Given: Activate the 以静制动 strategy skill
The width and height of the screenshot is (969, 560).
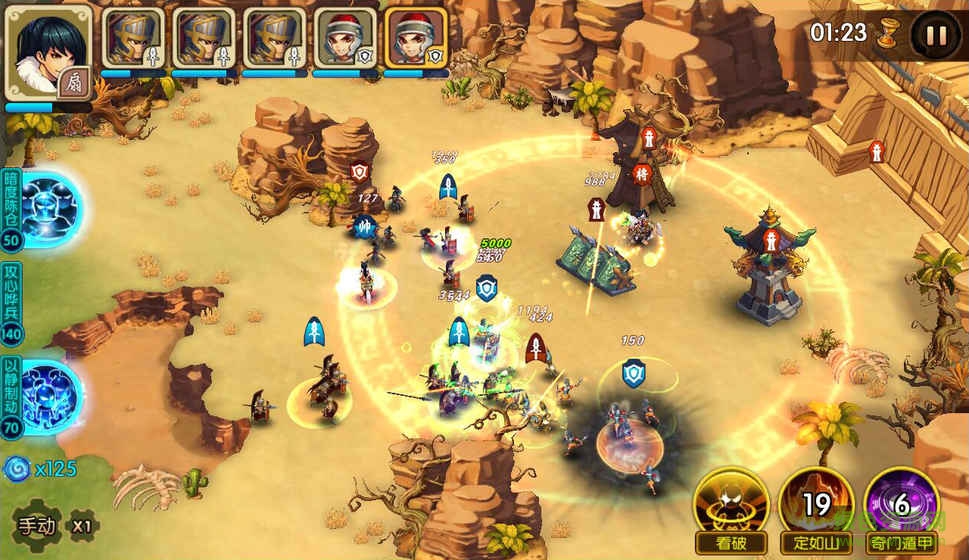Looking at the screenshot, I should [49, 397].
